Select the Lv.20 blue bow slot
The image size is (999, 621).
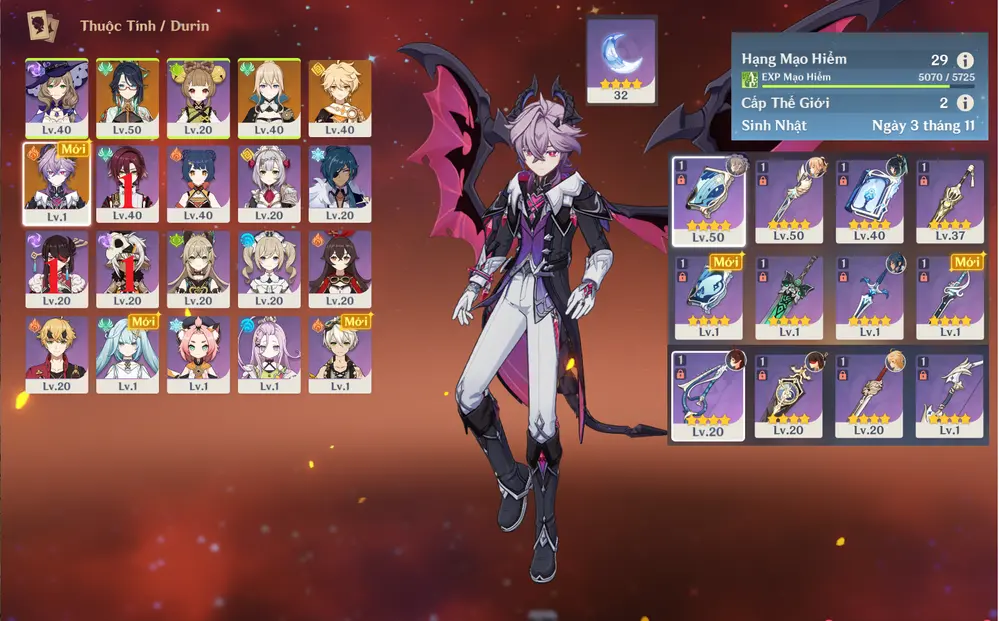(x=708, y=395)
